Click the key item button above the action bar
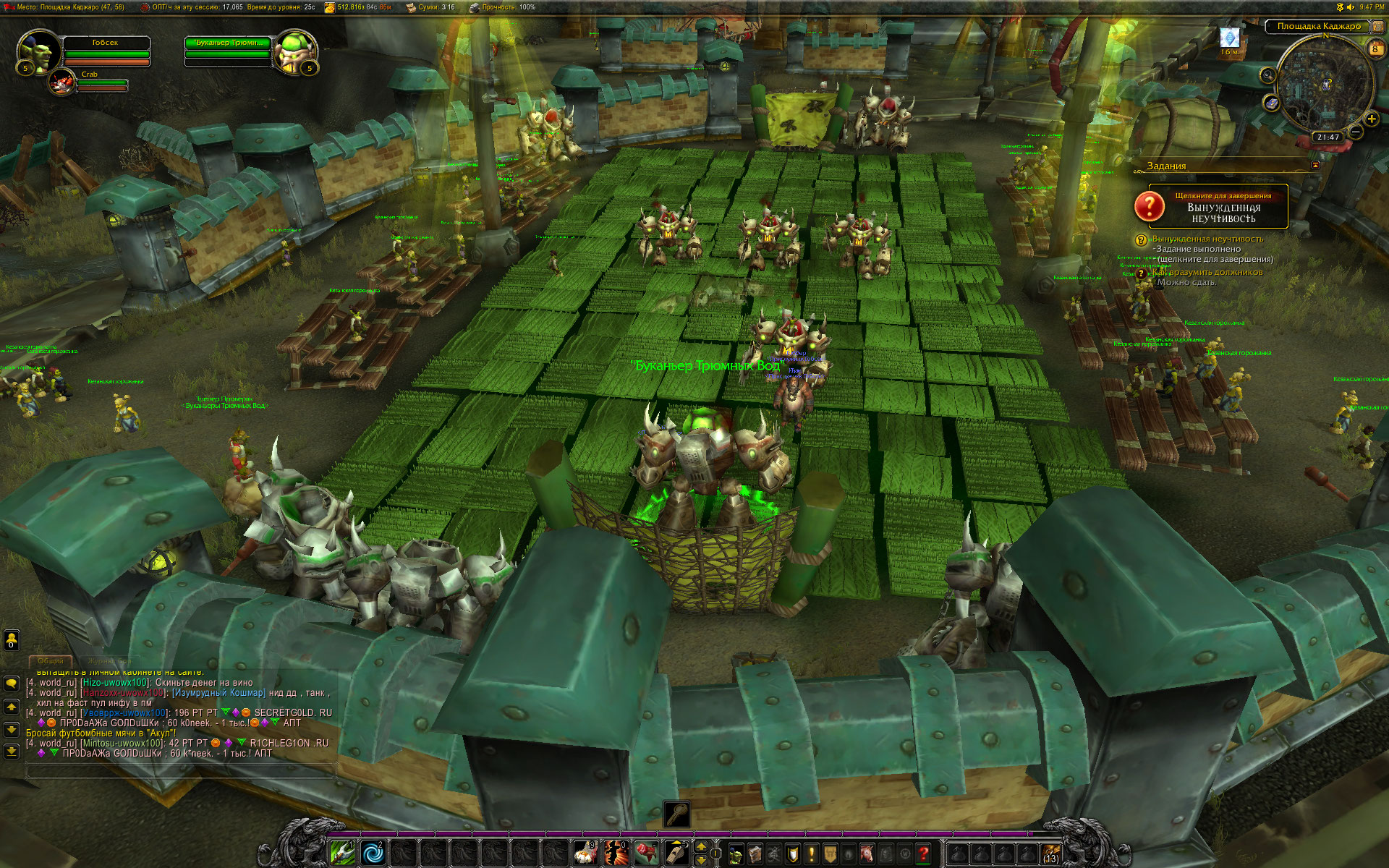 [677, 814]
